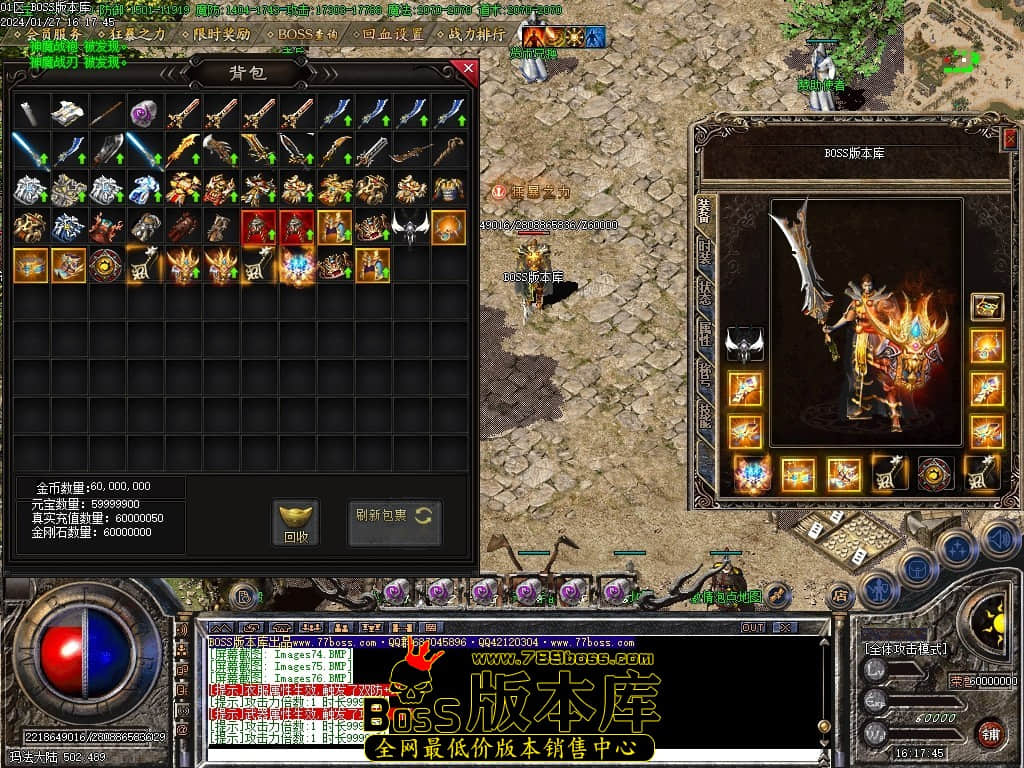Viewport: 1024px width, 768px height.
Task: Open the 会员服务 member service menu
Action: pos(54,34)
